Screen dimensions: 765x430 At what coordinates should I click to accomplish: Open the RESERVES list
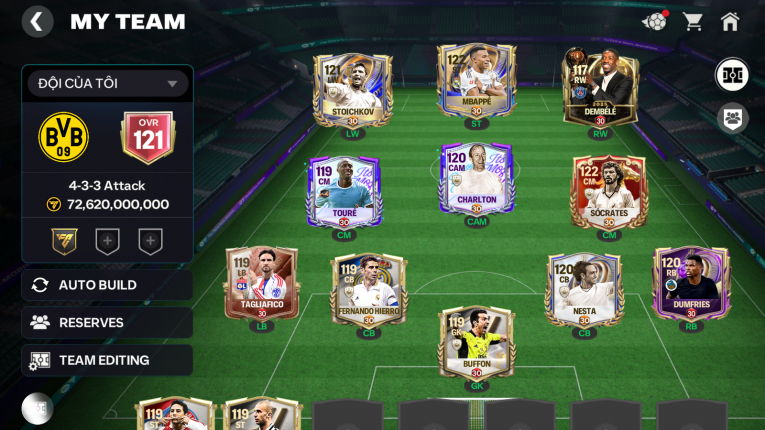(107, 323)
